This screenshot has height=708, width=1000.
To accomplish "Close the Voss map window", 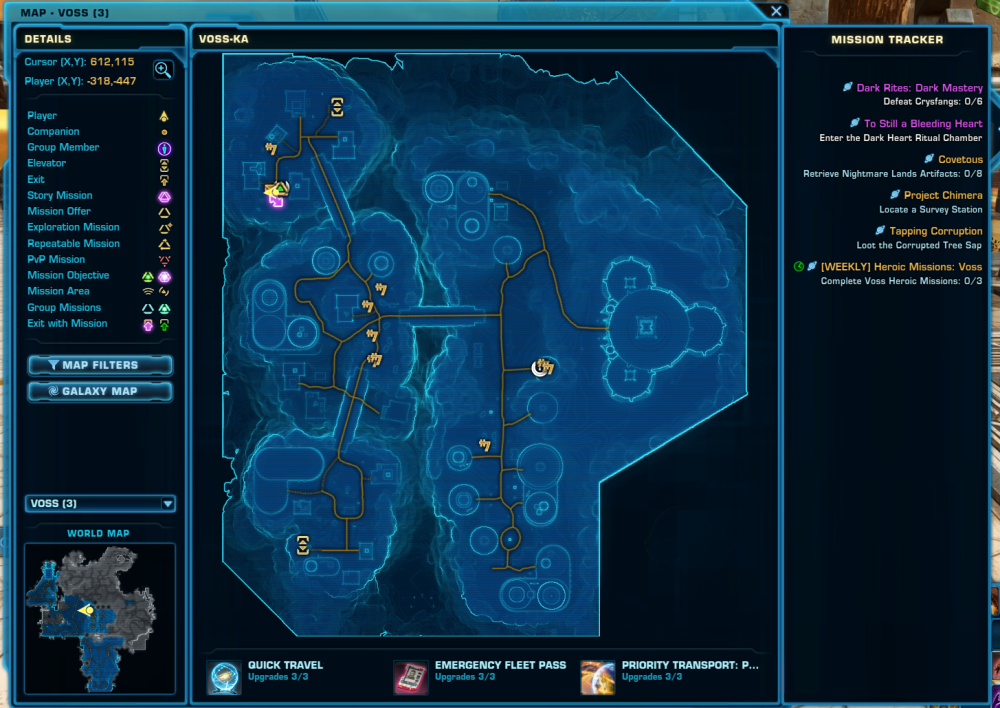I will click(x=775, y=11).
